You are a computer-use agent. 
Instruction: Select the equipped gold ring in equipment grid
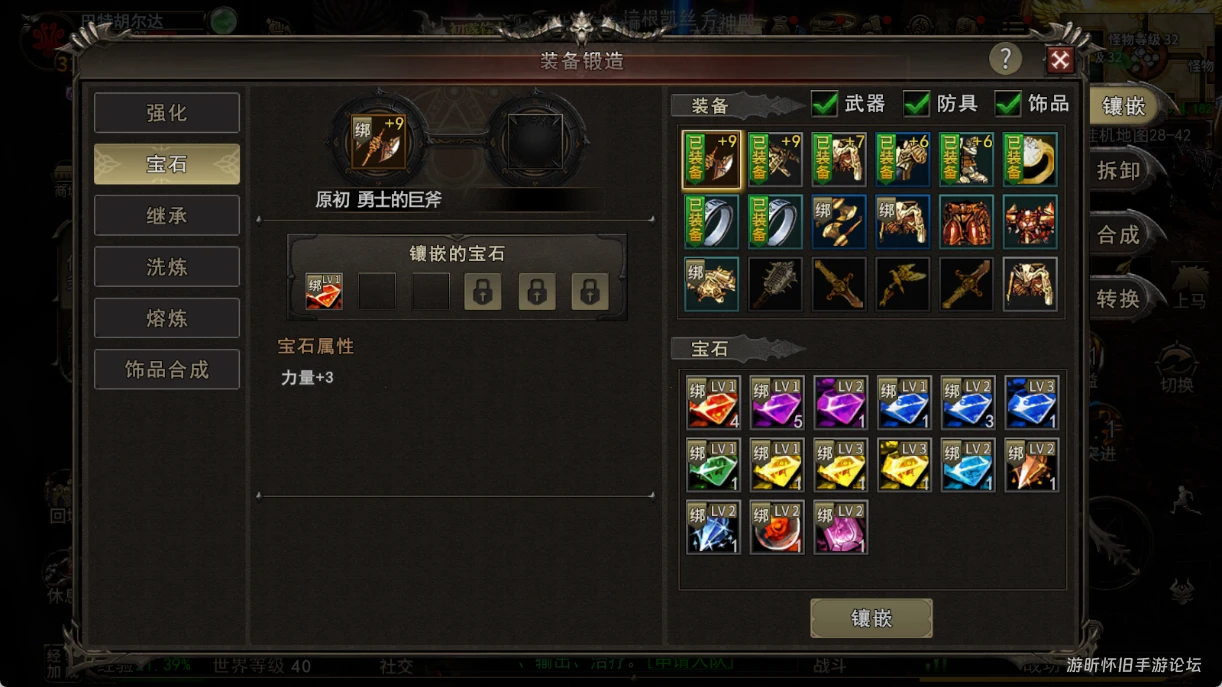pos(1031,159)
